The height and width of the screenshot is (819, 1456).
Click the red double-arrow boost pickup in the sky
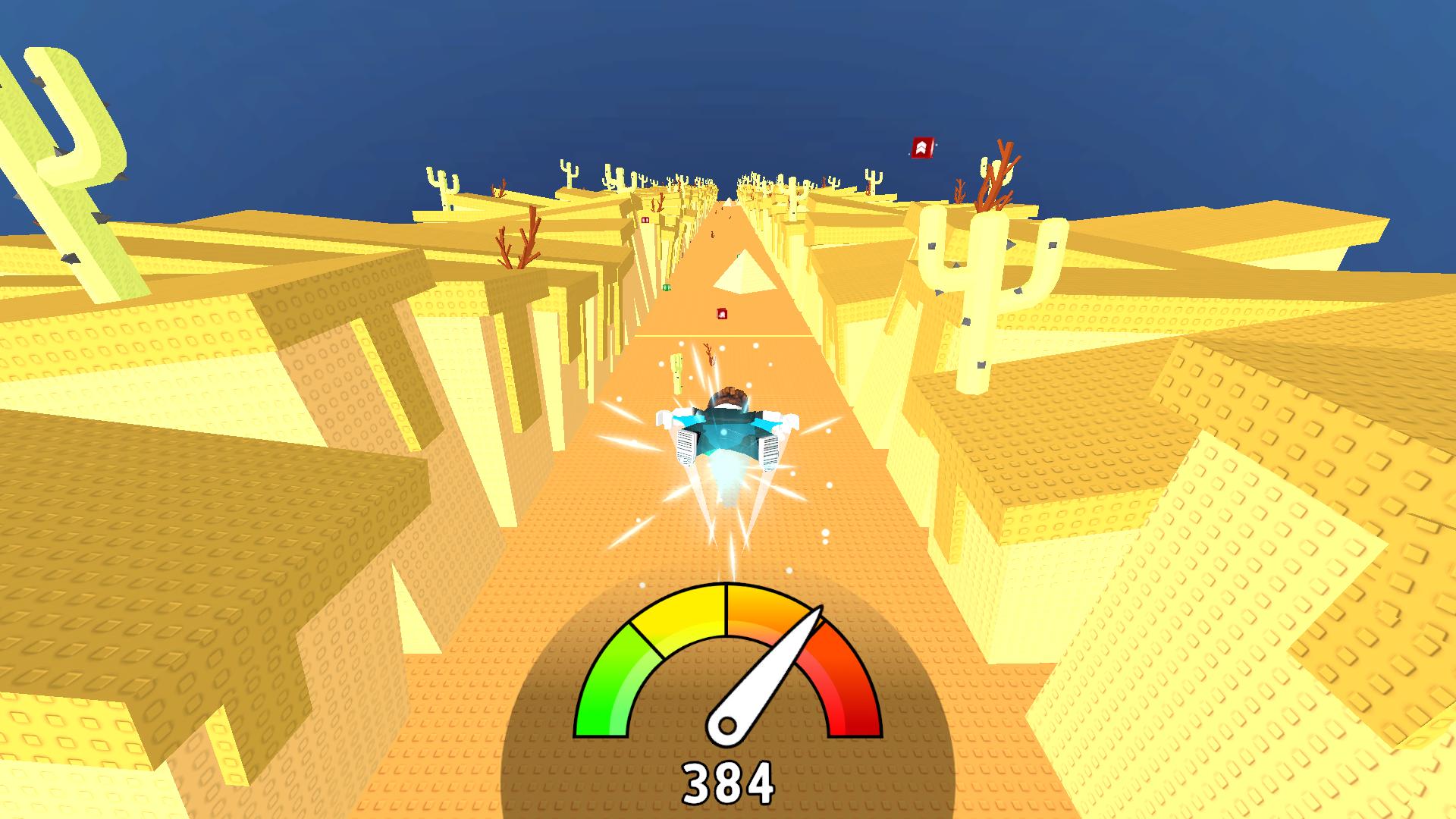tap(922, 146)
